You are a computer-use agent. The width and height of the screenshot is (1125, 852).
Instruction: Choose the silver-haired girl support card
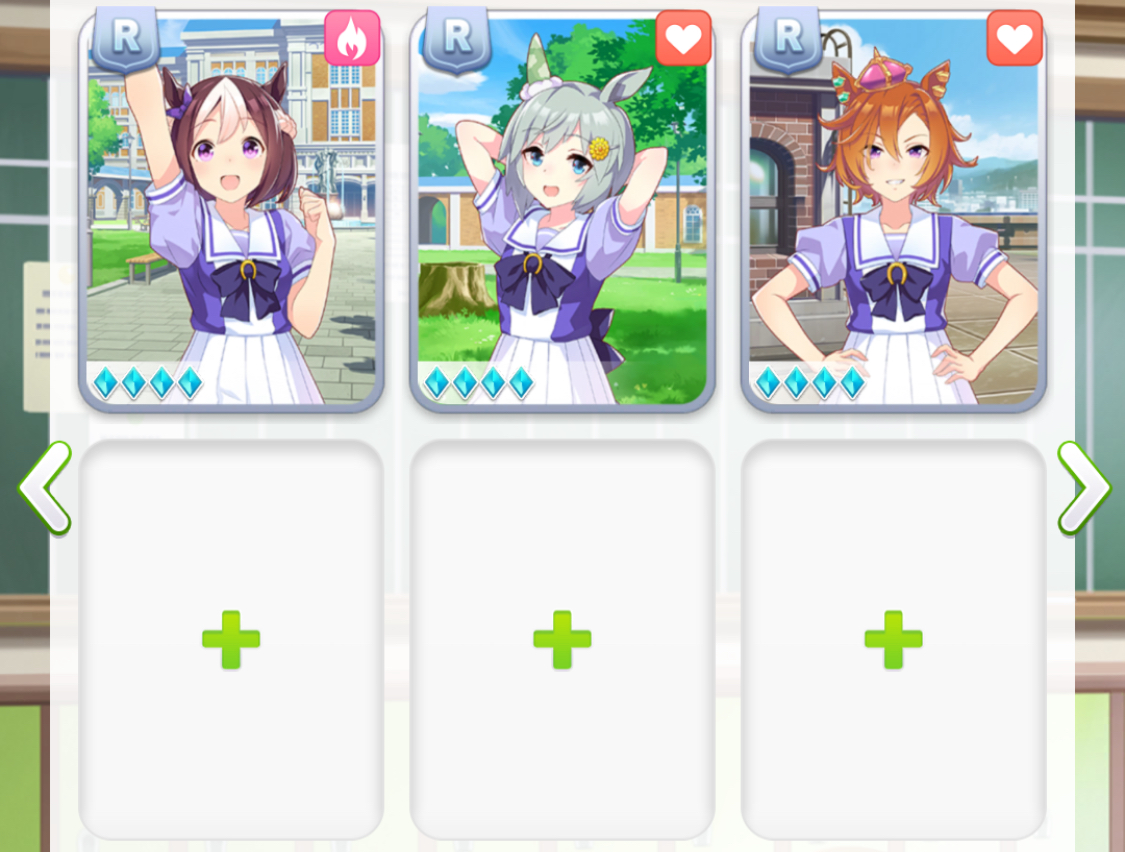(562, 210)
